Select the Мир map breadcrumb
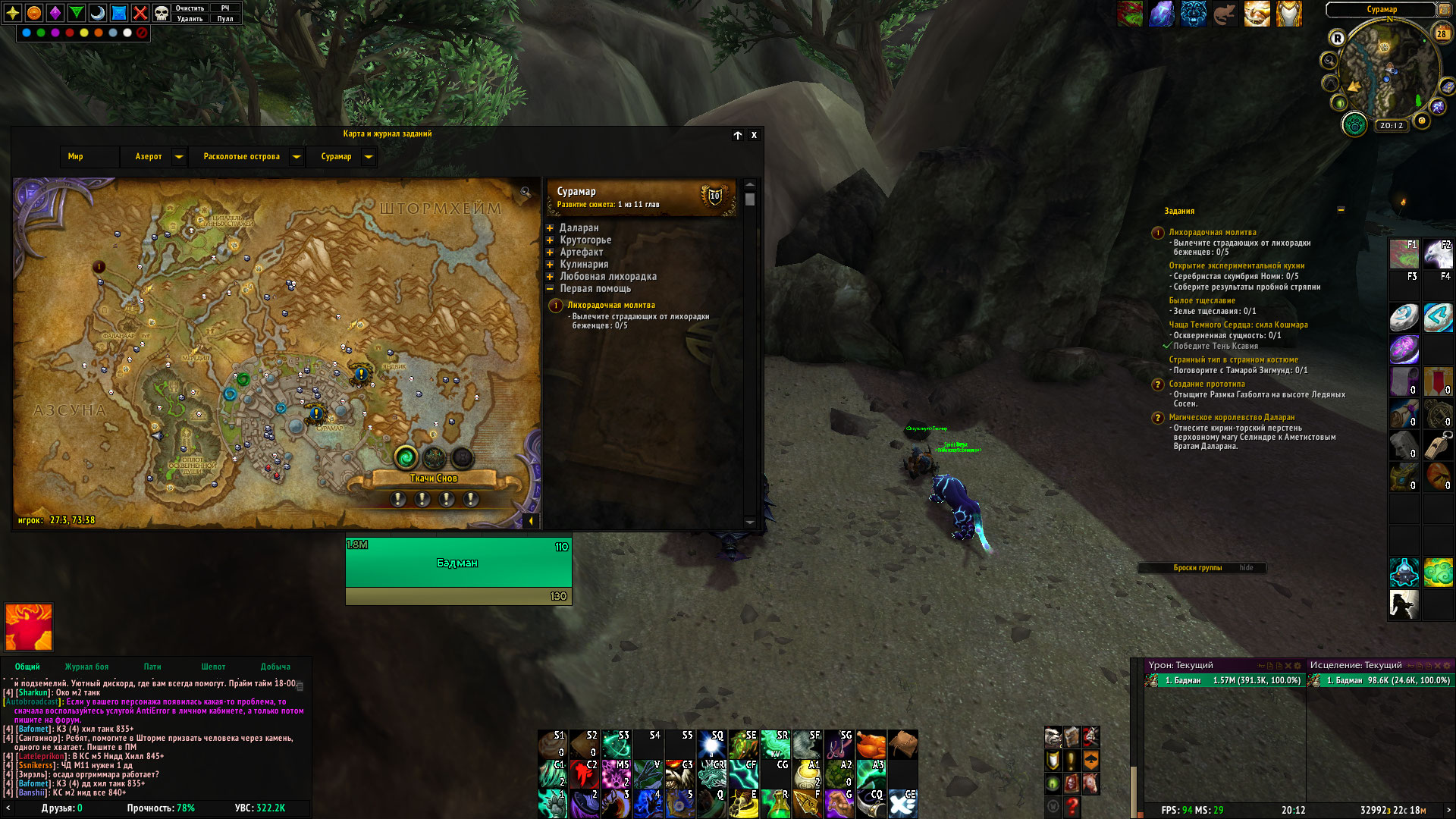Screen dimensions: 1456x819 75,157
